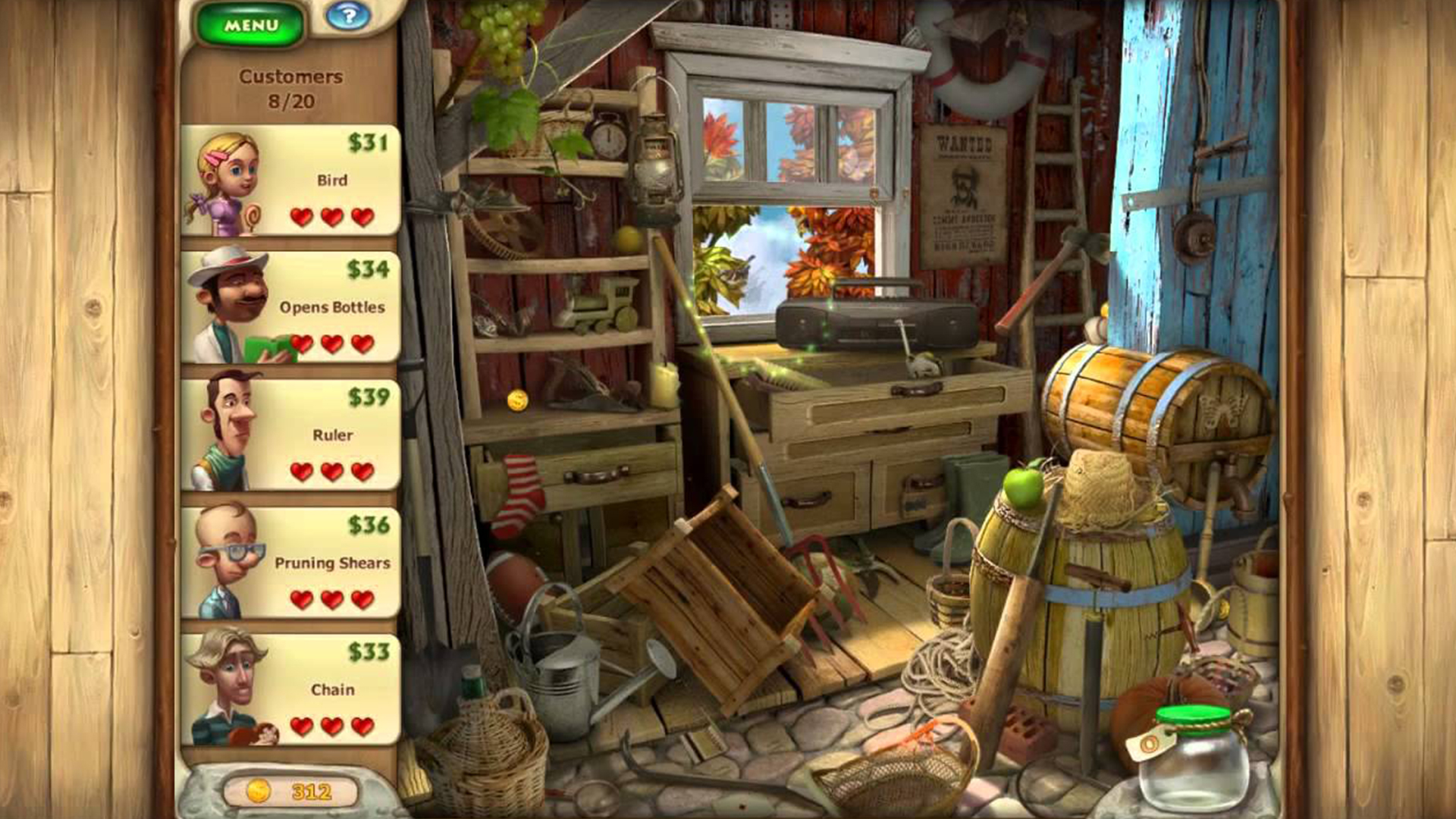The image size is (1456, 819).
Task: Select the girl's Bird order card
Action: point(291,180)
